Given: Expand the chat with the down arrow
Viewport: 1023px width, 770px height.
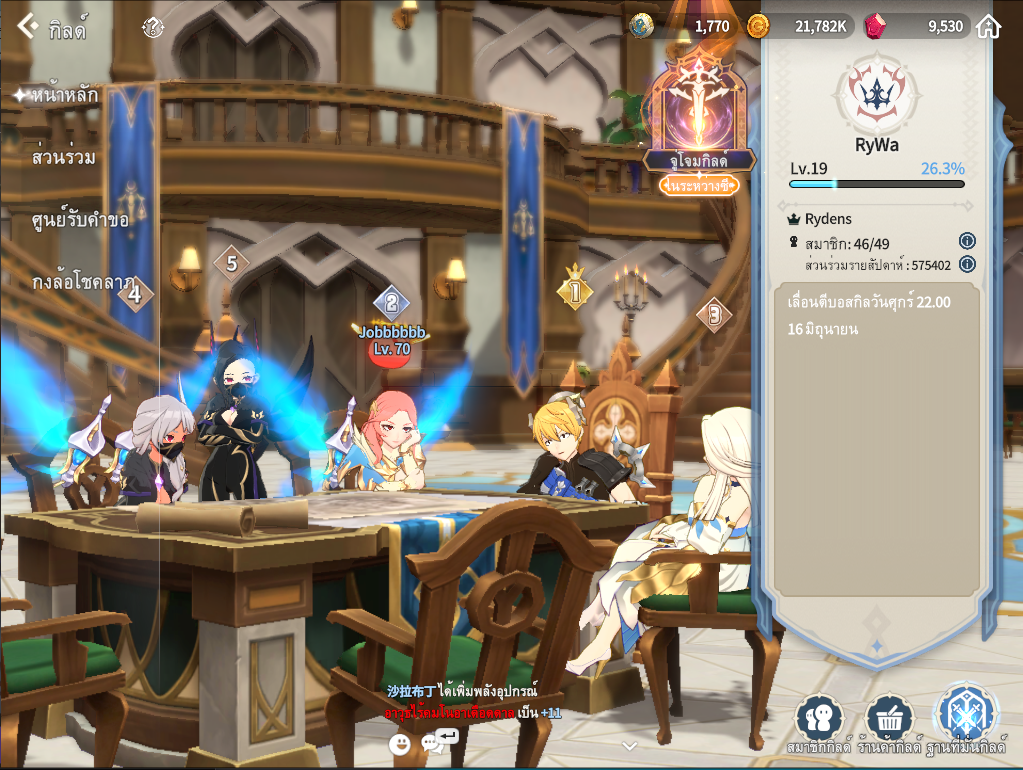Looking at the screenshot, I should tap(629, 745).
